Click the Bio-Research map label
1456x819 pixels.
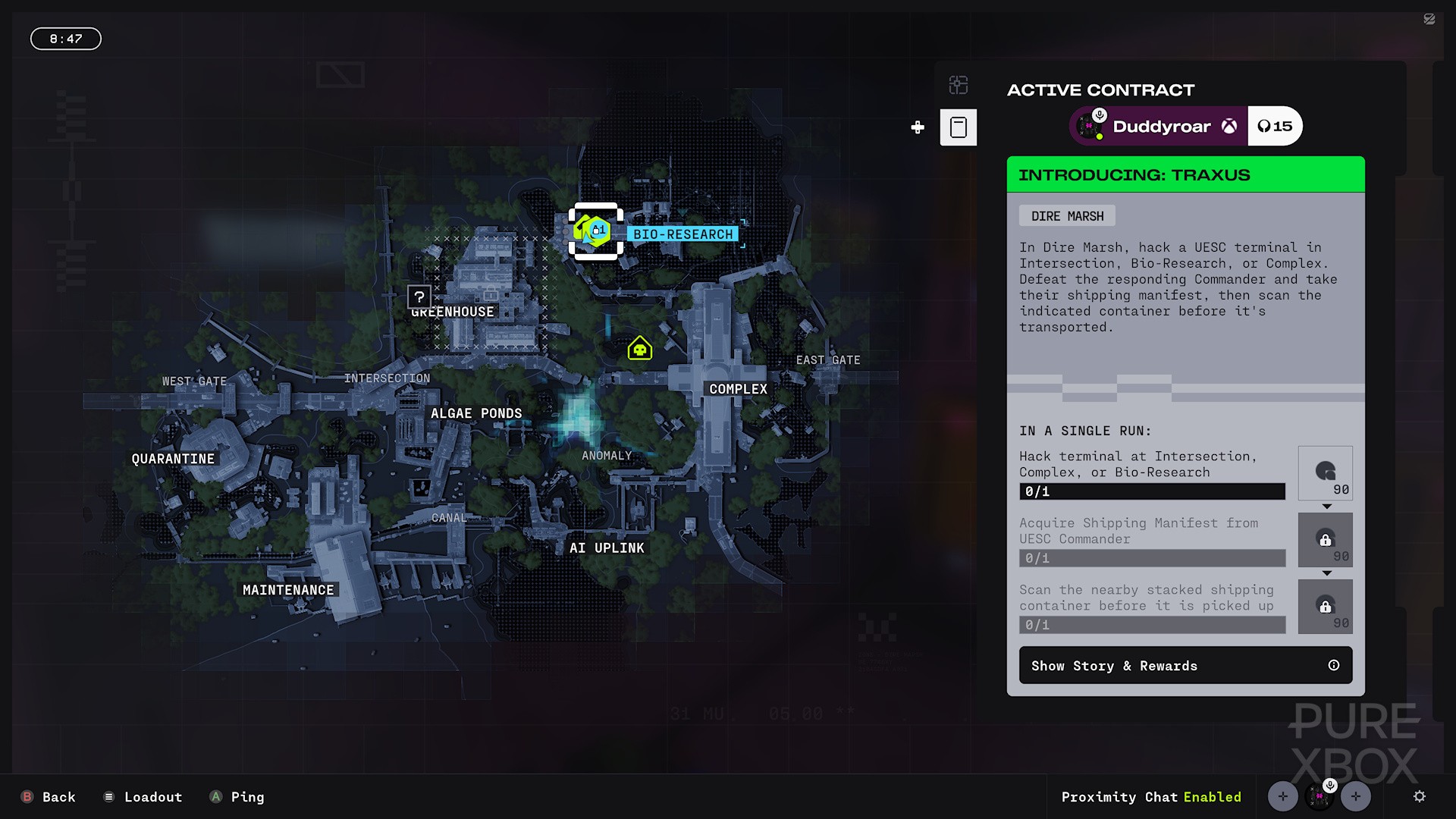pyautogui.click(x=682, y=234)
